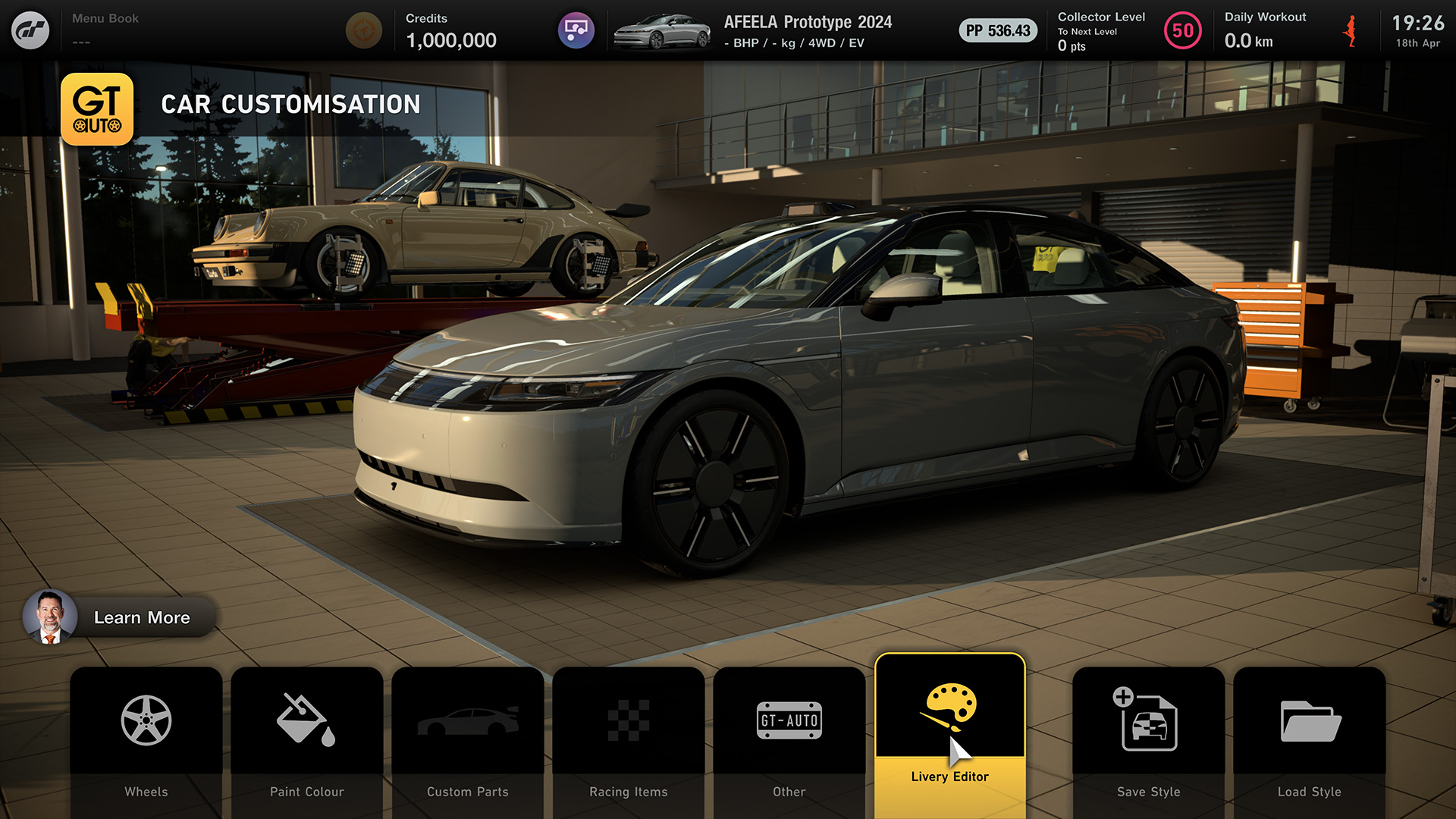Image resolution: width=1456 pixels, height=819 pixels.
Task: Click the purple showcase icon
Action: click(576, 30)
